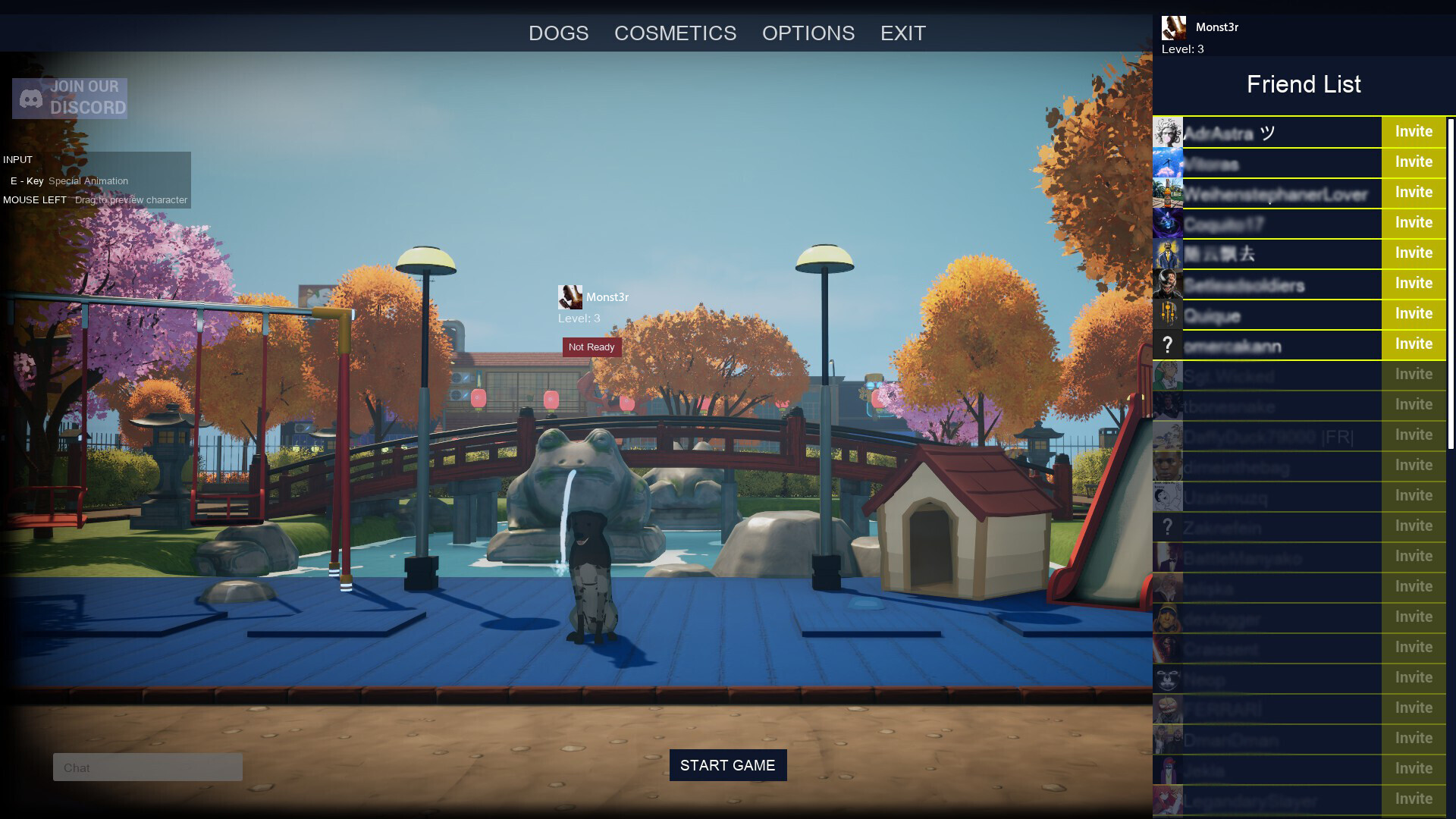Click AdrAstra's statue avatar in friend list
1456x819 pixels.
click(x=1167, y=133)
